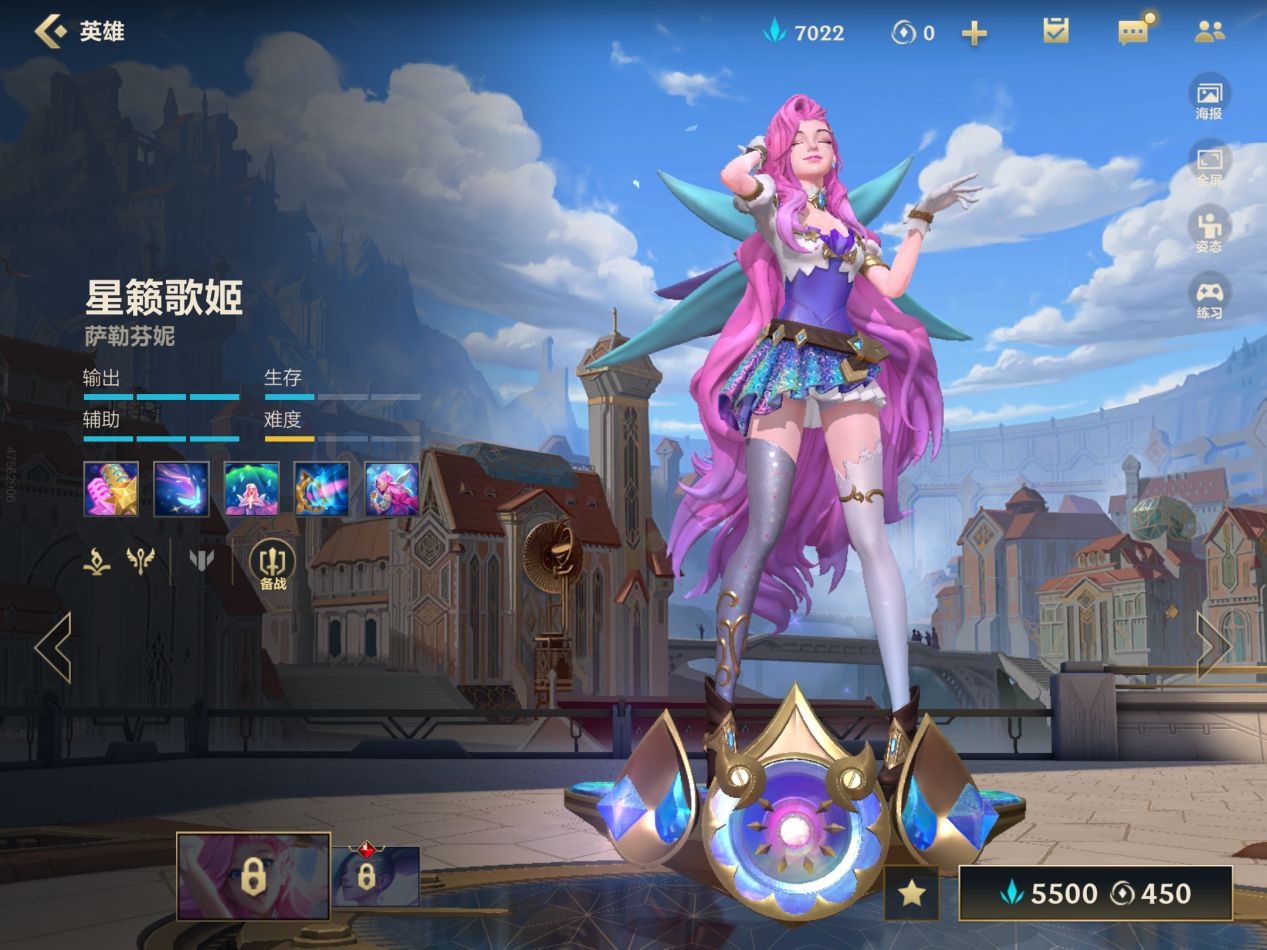This screenshot has width=1267, height=950.
Task: Open the 姿态 pose options
Action: click(1209, 230)
